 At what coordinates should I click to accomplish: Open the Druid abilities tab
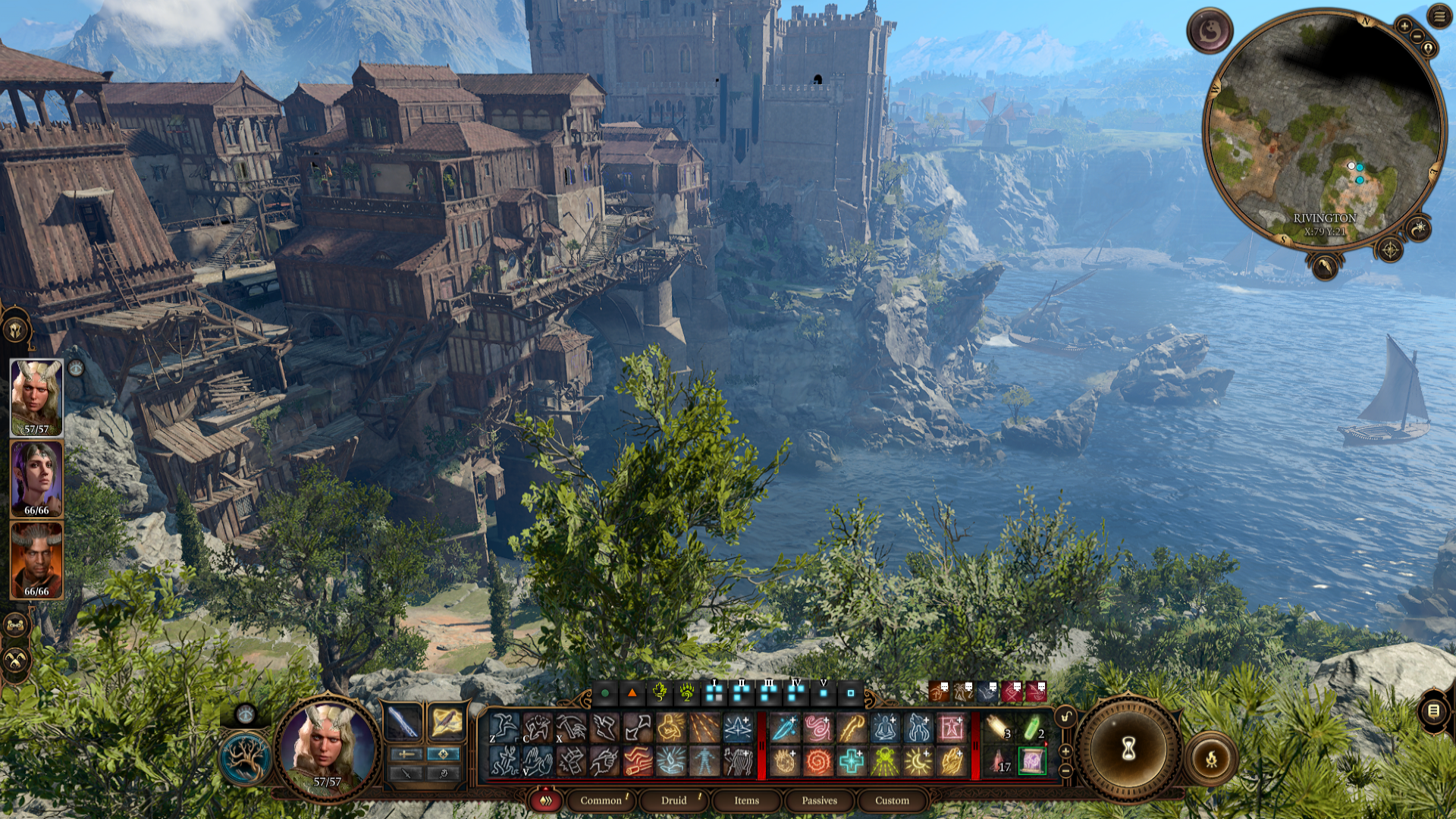tap(673, 800)
